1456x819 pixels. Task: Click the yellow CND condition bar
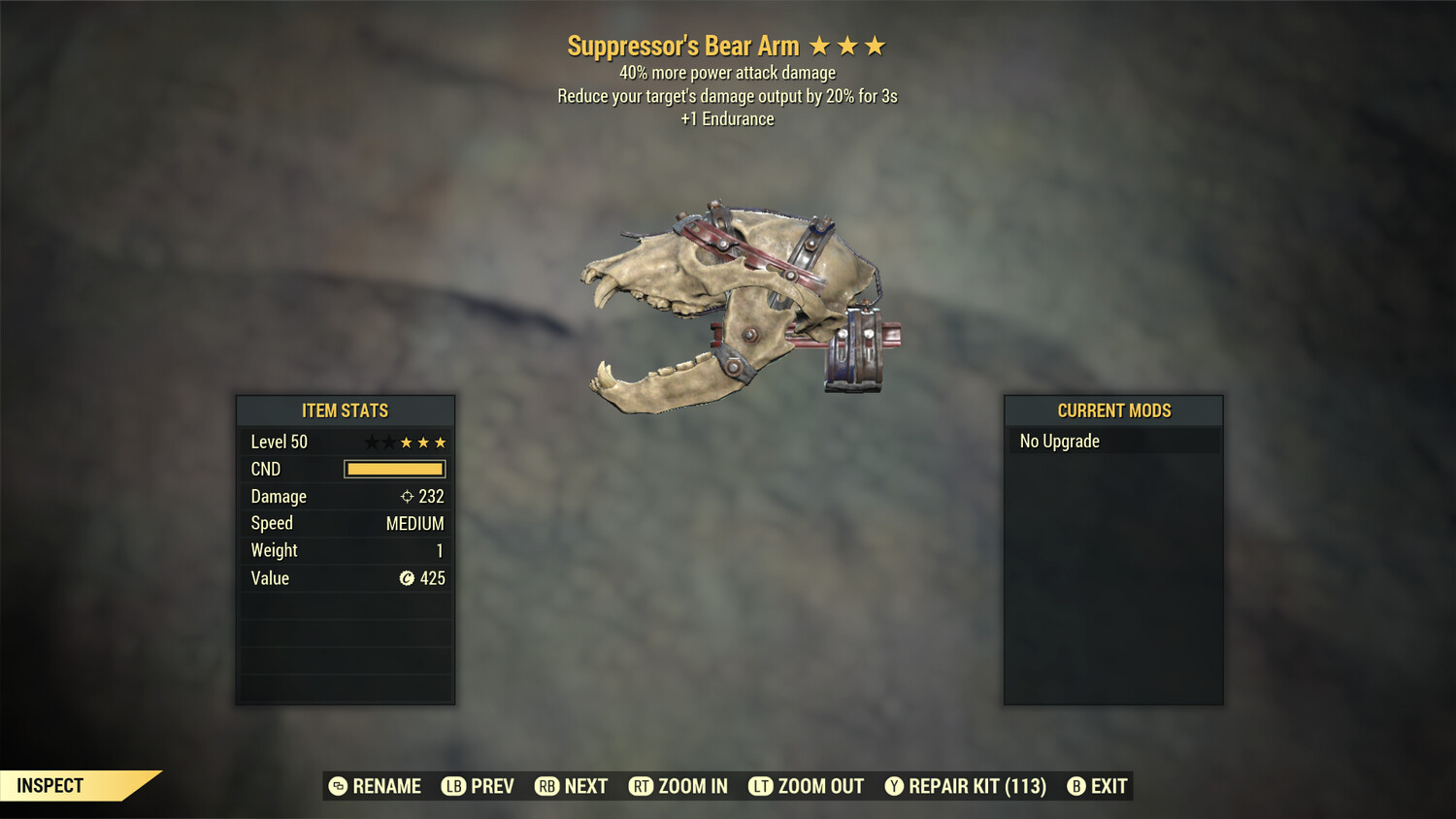[x=393, y=469]
